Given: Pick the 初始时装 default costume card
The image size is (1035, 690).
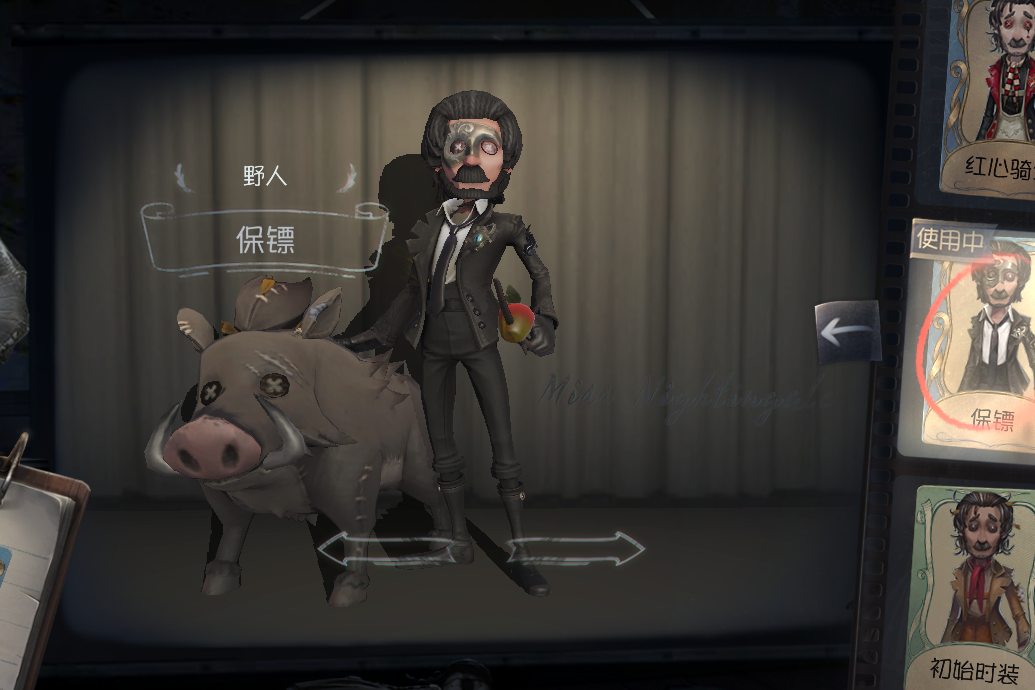Looking at the screenshot, I should tap(975, 580).
